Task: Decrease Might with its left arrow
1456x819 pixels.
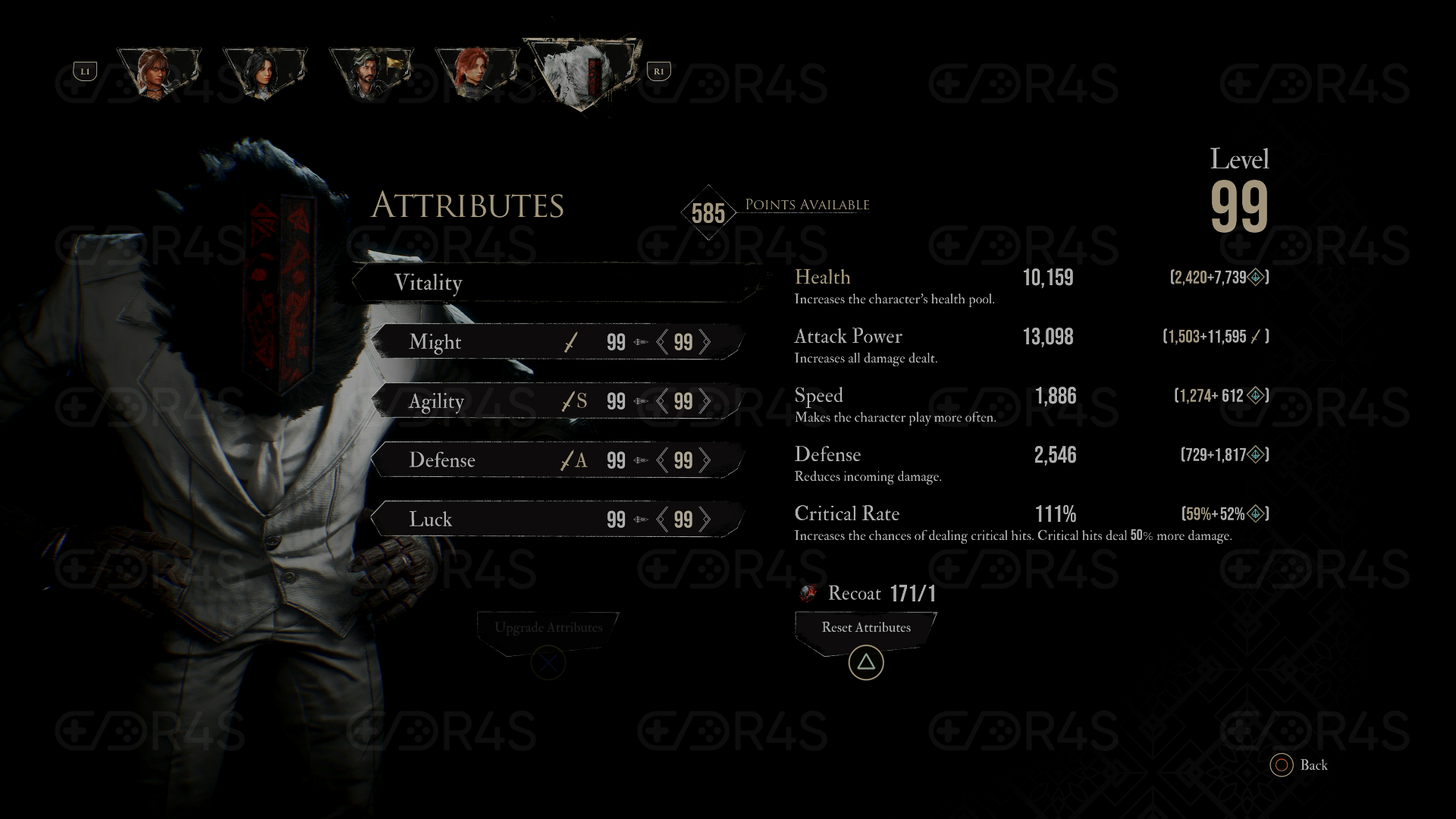Action: point(663,342)
